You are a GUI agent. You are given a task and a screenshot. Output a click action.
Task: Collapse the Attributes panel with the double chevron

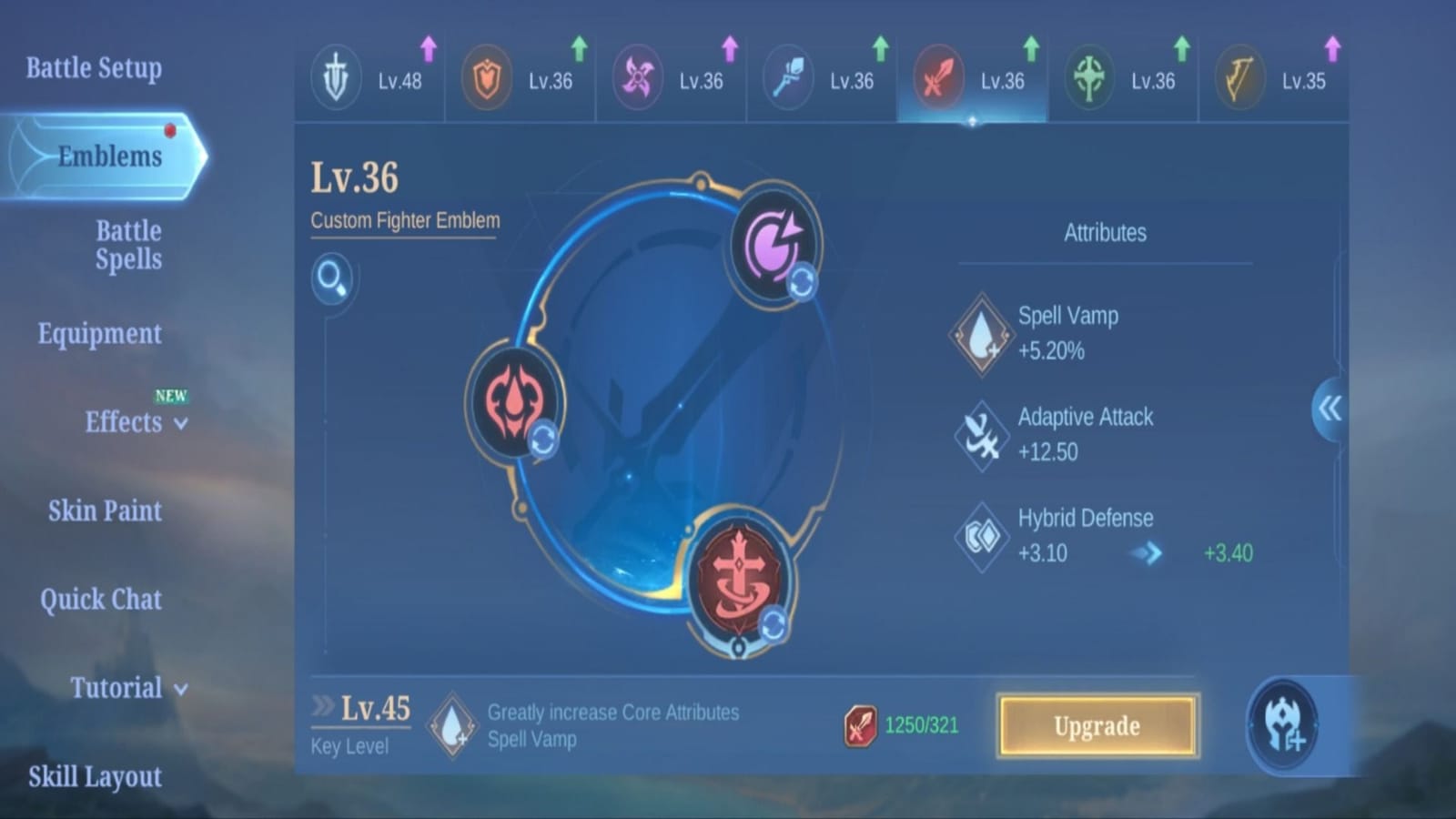point(1329,409)
